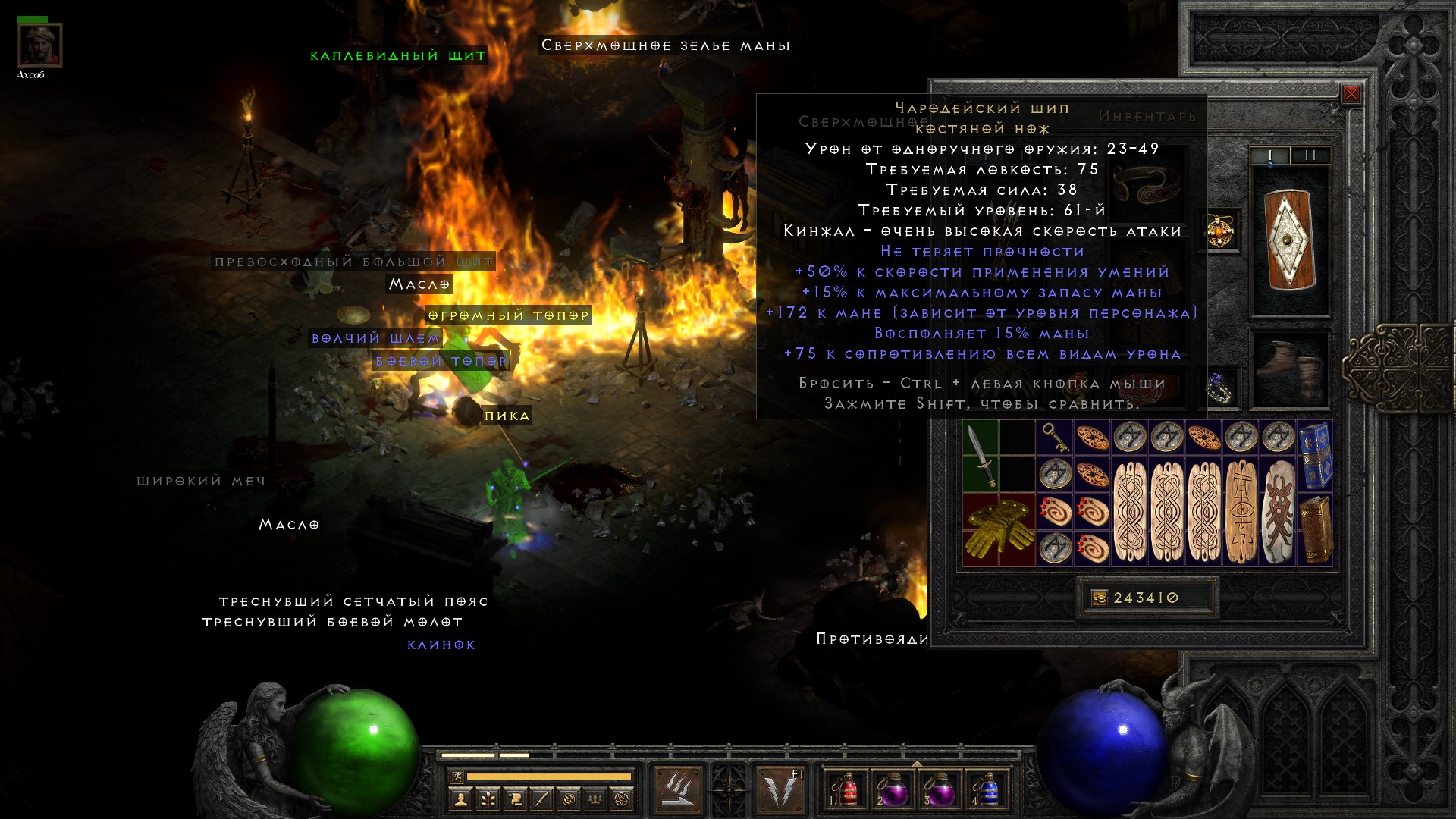Switch to weapon set II
Screen dimensions: 1456x819
1310,155
